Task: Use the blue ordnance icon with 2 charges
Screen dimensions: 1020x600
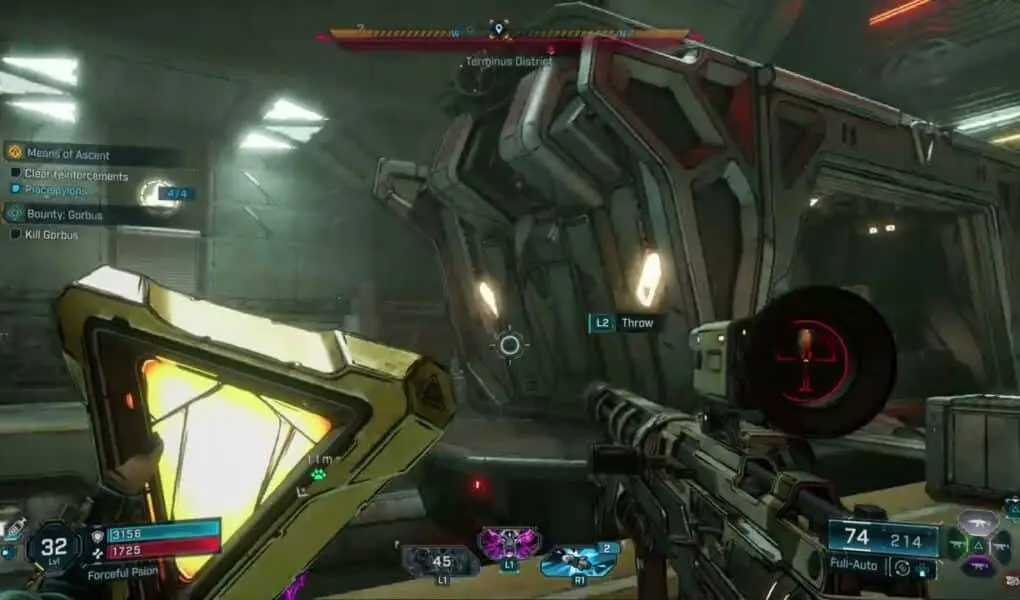Action: pos(578,561)
